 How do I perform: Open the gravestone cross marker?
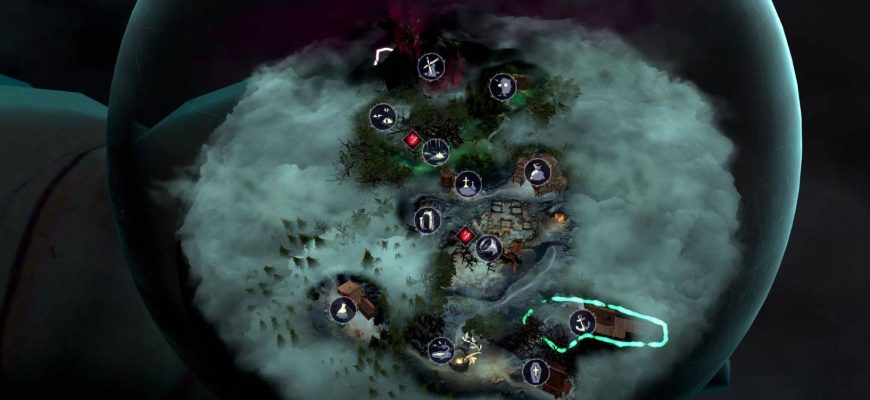click(x=467, y=183)
